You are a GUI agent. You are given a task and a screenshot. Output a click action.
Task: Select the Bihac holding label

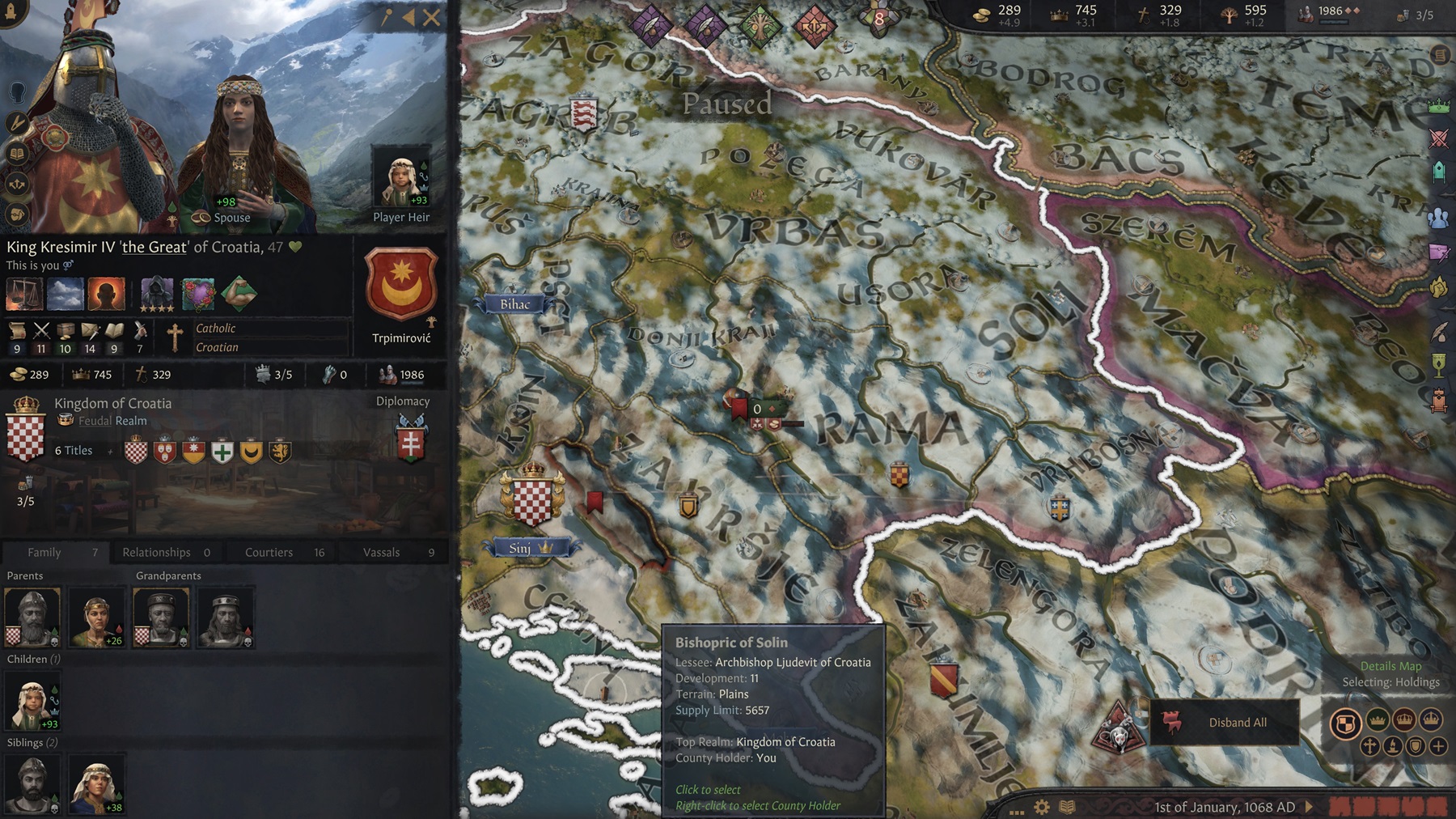point(515,304)
